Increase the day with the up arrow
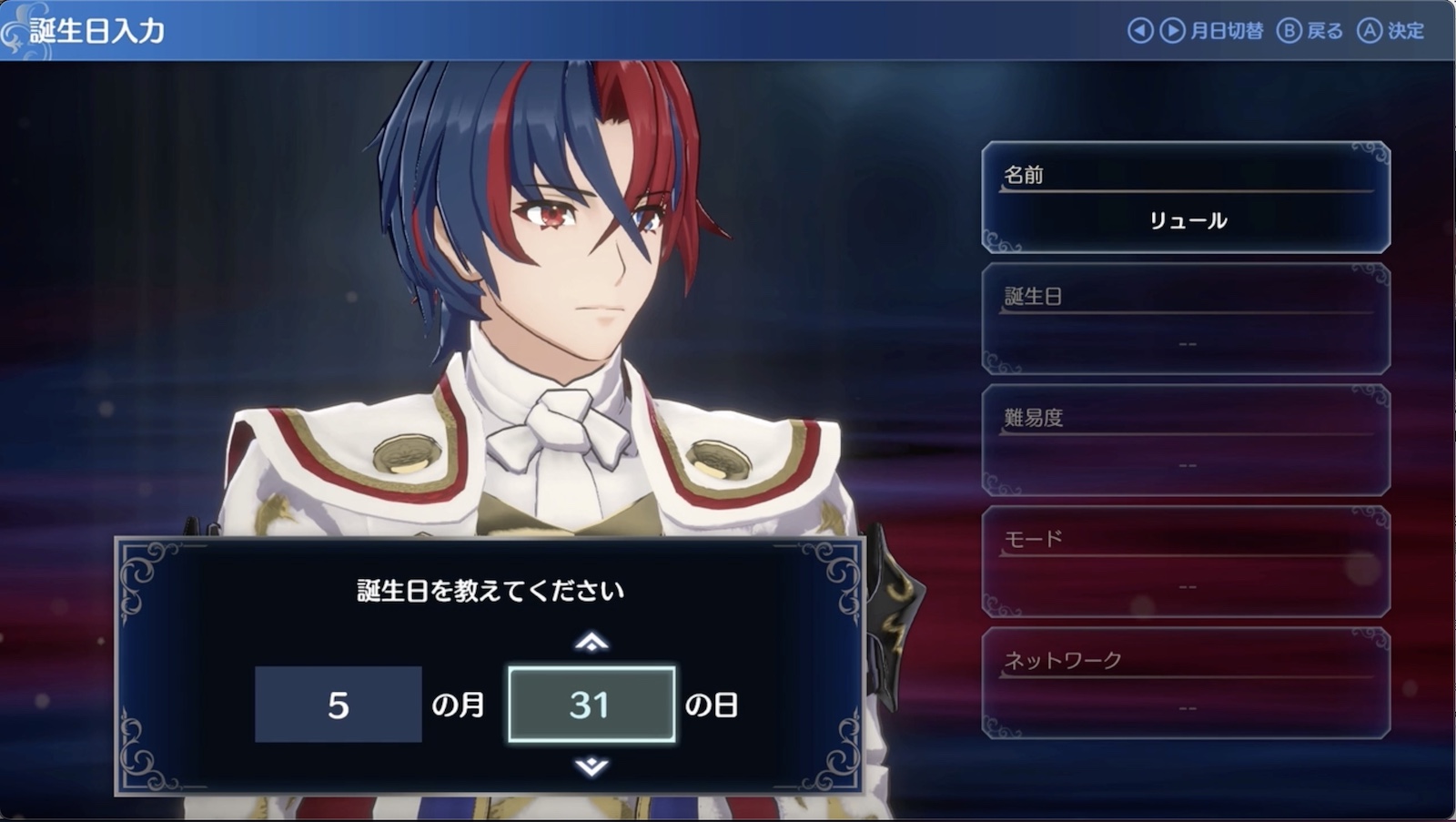The height and width of the screenshot is (822, 1456). coord(591,643)
